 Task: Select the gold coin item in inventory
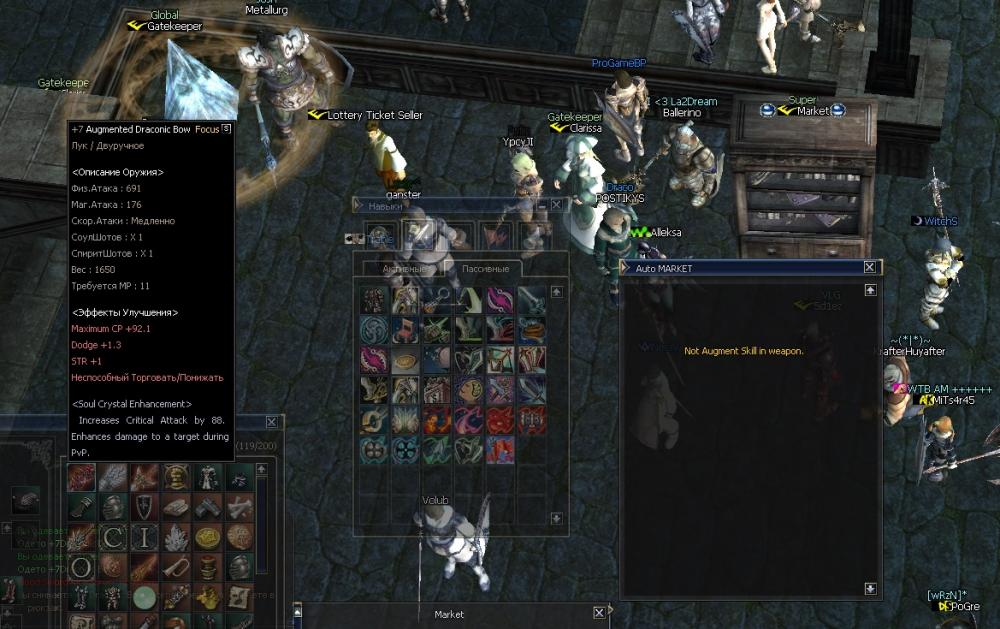point(207,537)
